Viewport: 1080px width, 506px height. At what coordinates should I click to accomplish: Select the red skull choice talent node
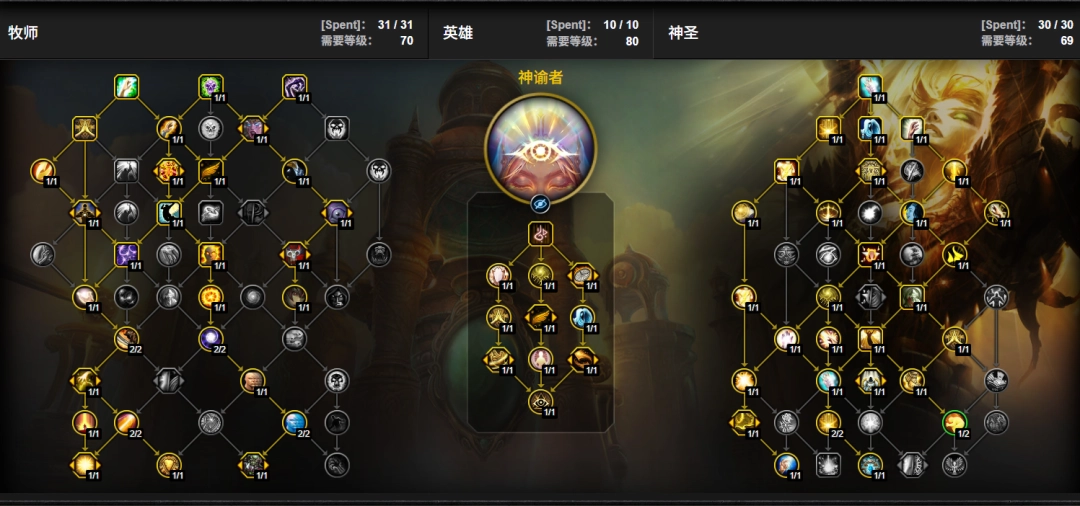pos(294,254)
